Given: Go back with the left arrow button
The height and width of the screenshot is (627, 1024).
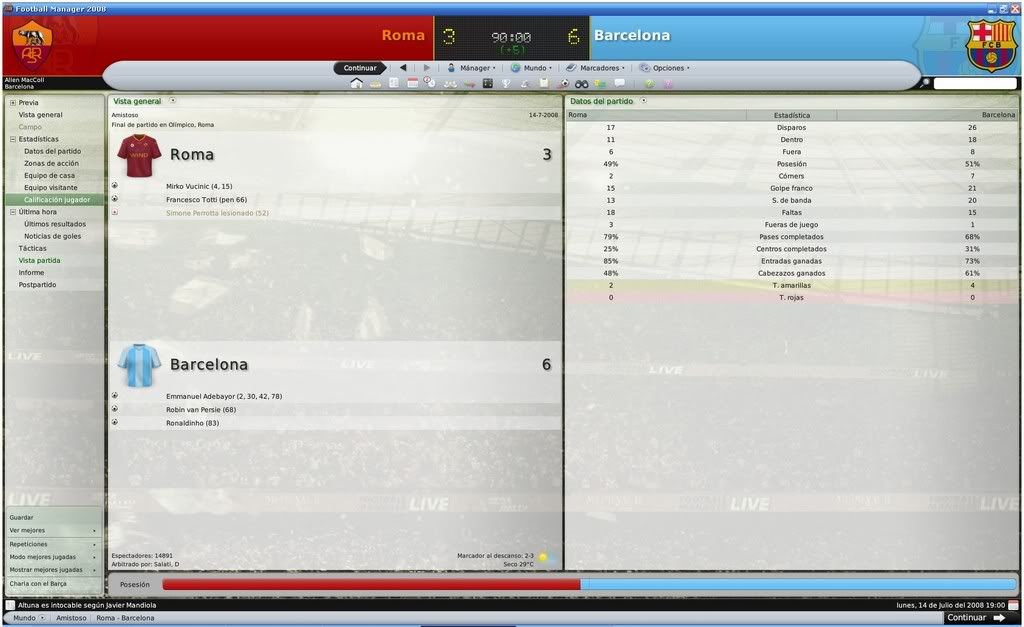Looking at the screenshot, I should [x=403, y=68].
